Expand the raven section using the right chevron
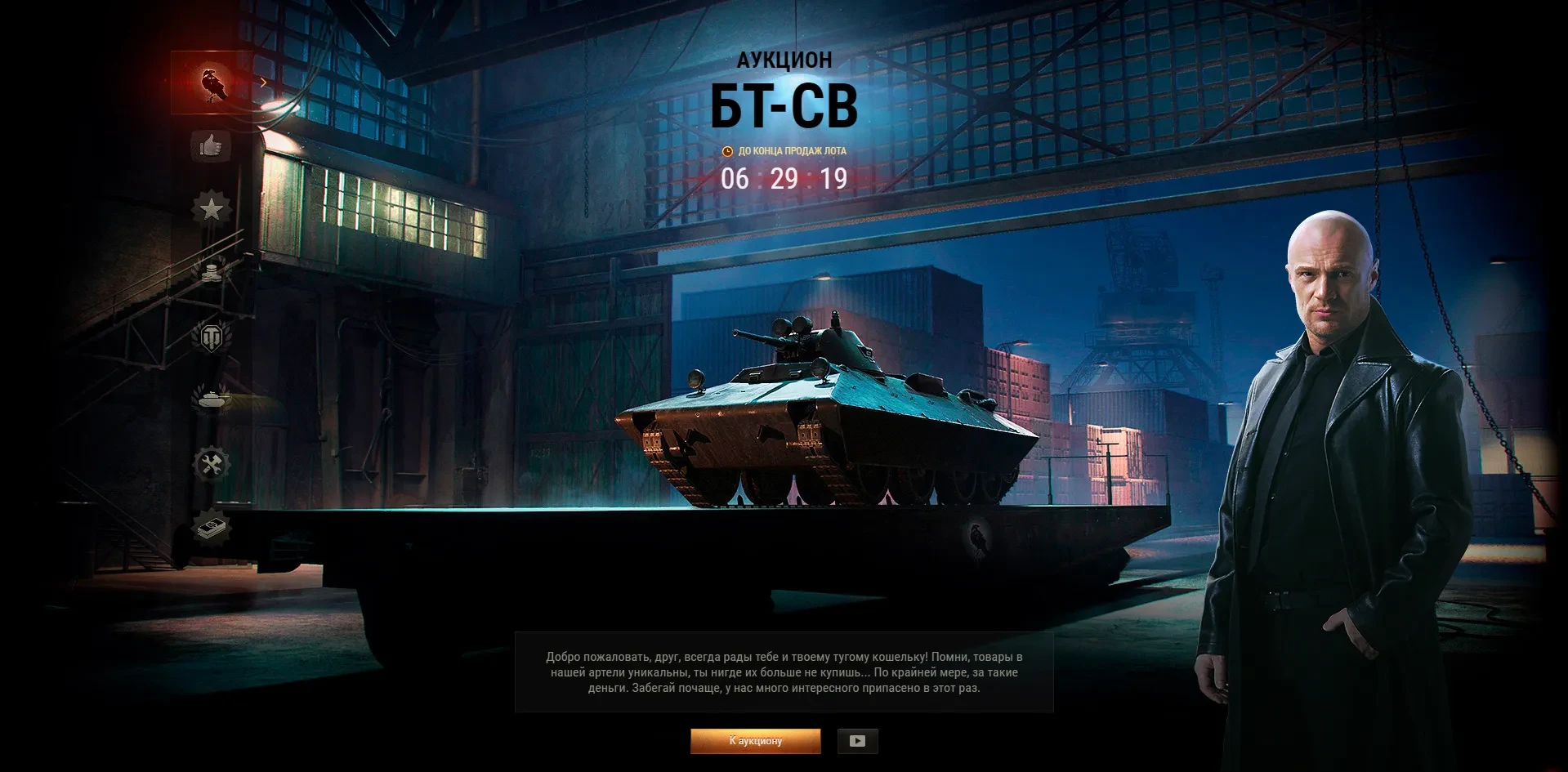1568x772 pixels. click(261, 82)
